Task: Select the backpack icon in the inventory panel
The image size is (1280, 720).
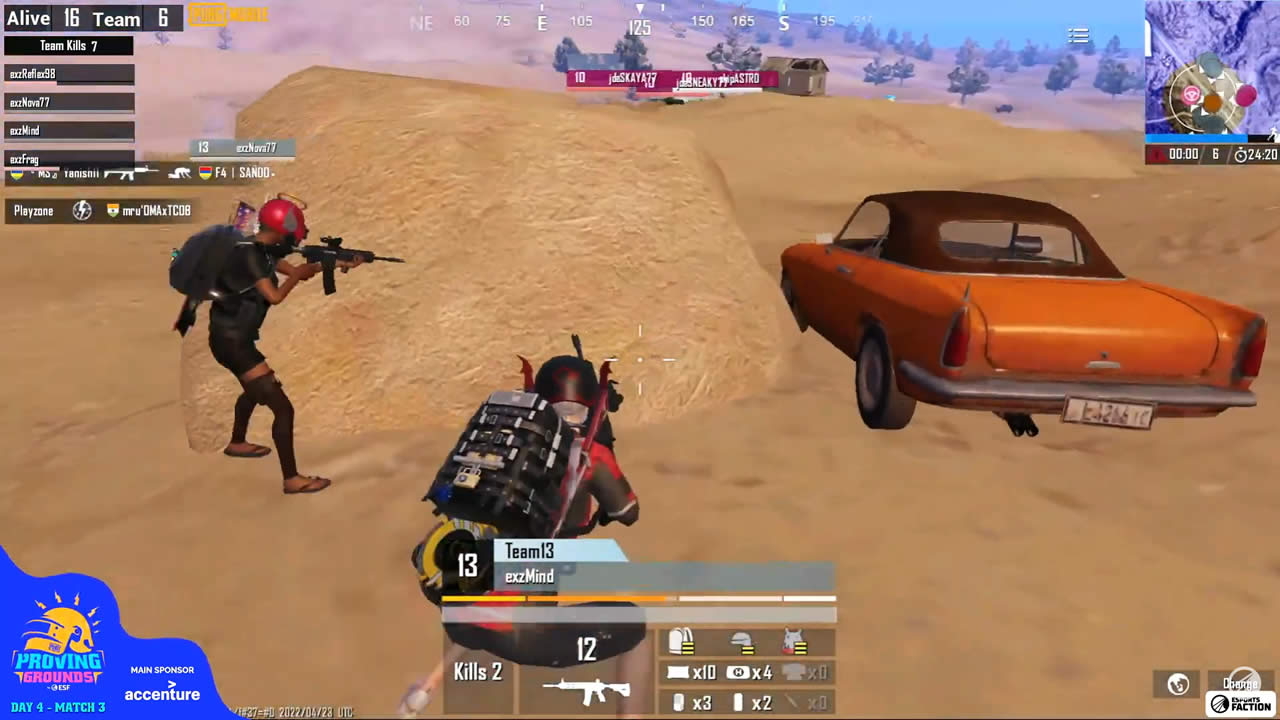Action: (683, 640)
